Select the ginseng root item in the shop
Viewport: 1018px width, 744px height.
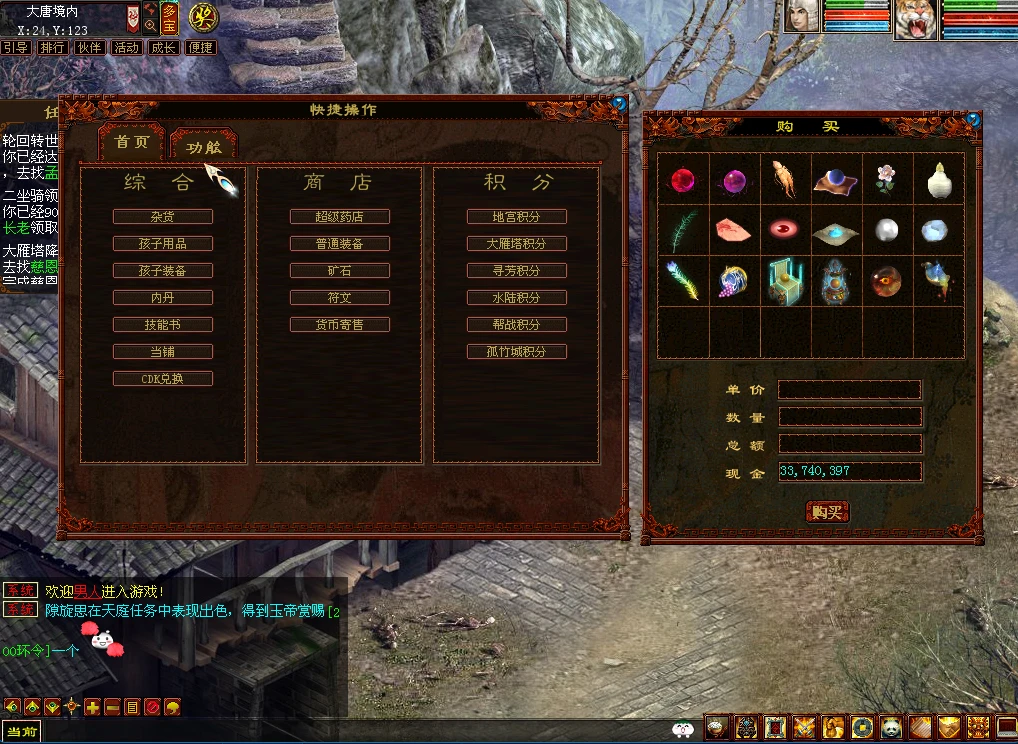pyautogui.click(x=785, y=179)
